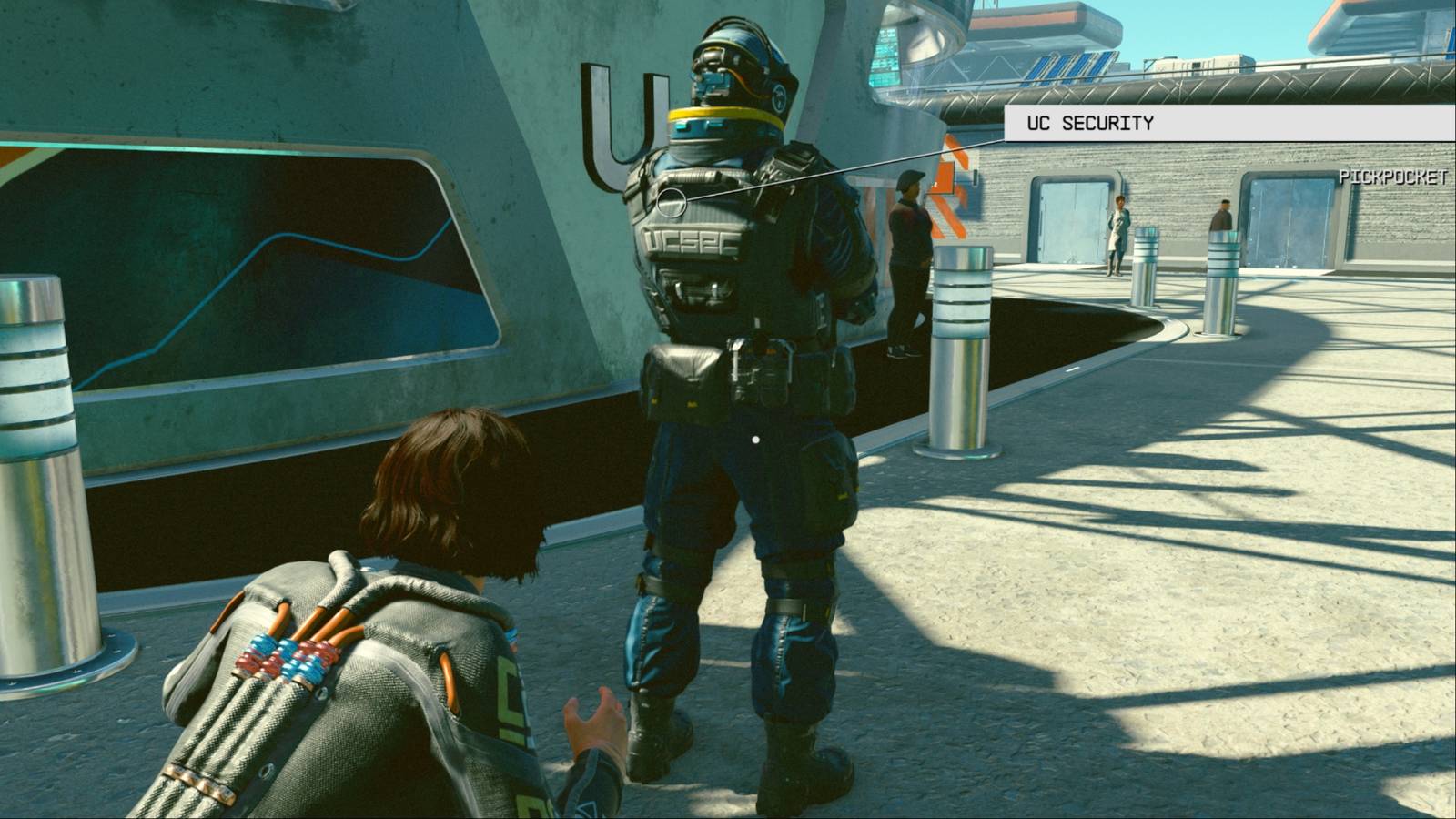Screen dimensions: 1456x819
Task: Choose the Pickpocket action prompt
Action: 1392,177
